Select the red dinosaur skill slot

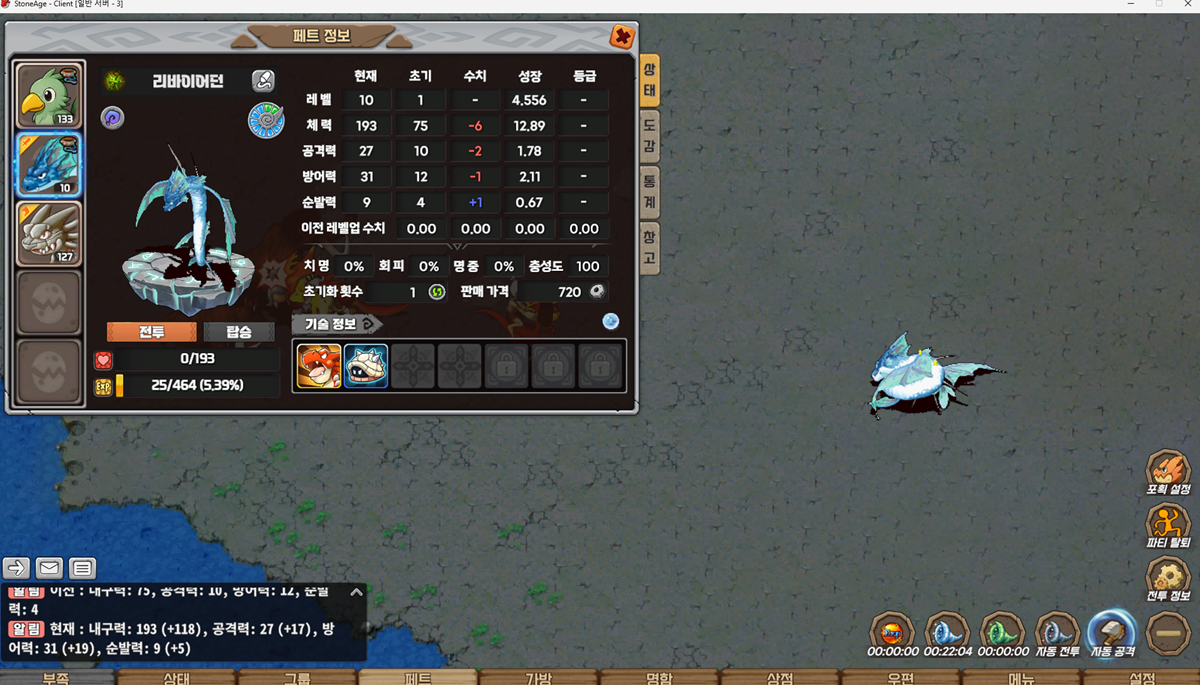click(318, 366)
